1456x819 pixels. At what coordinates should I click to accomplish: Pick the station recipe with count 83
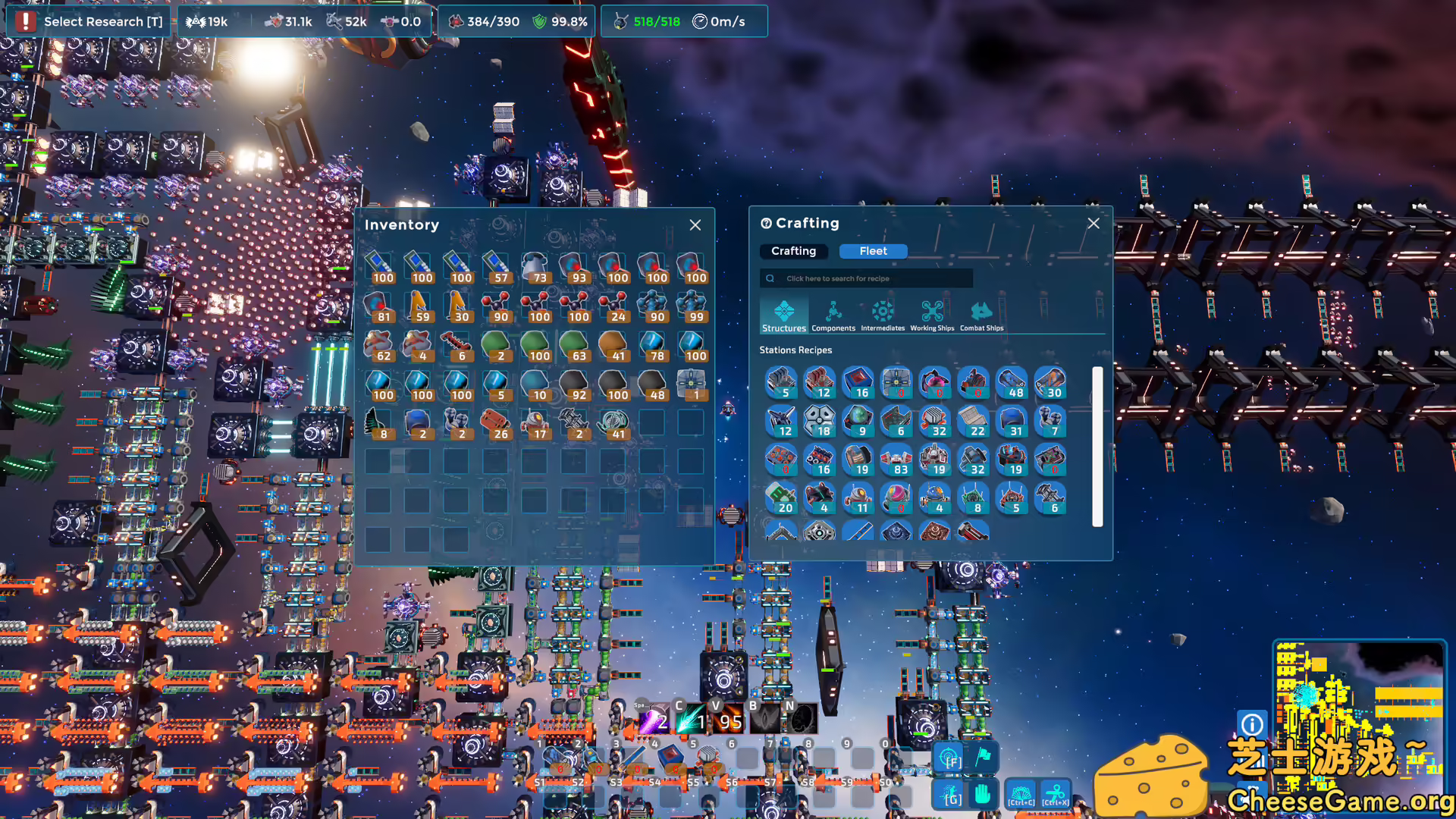tap(896, 460)
